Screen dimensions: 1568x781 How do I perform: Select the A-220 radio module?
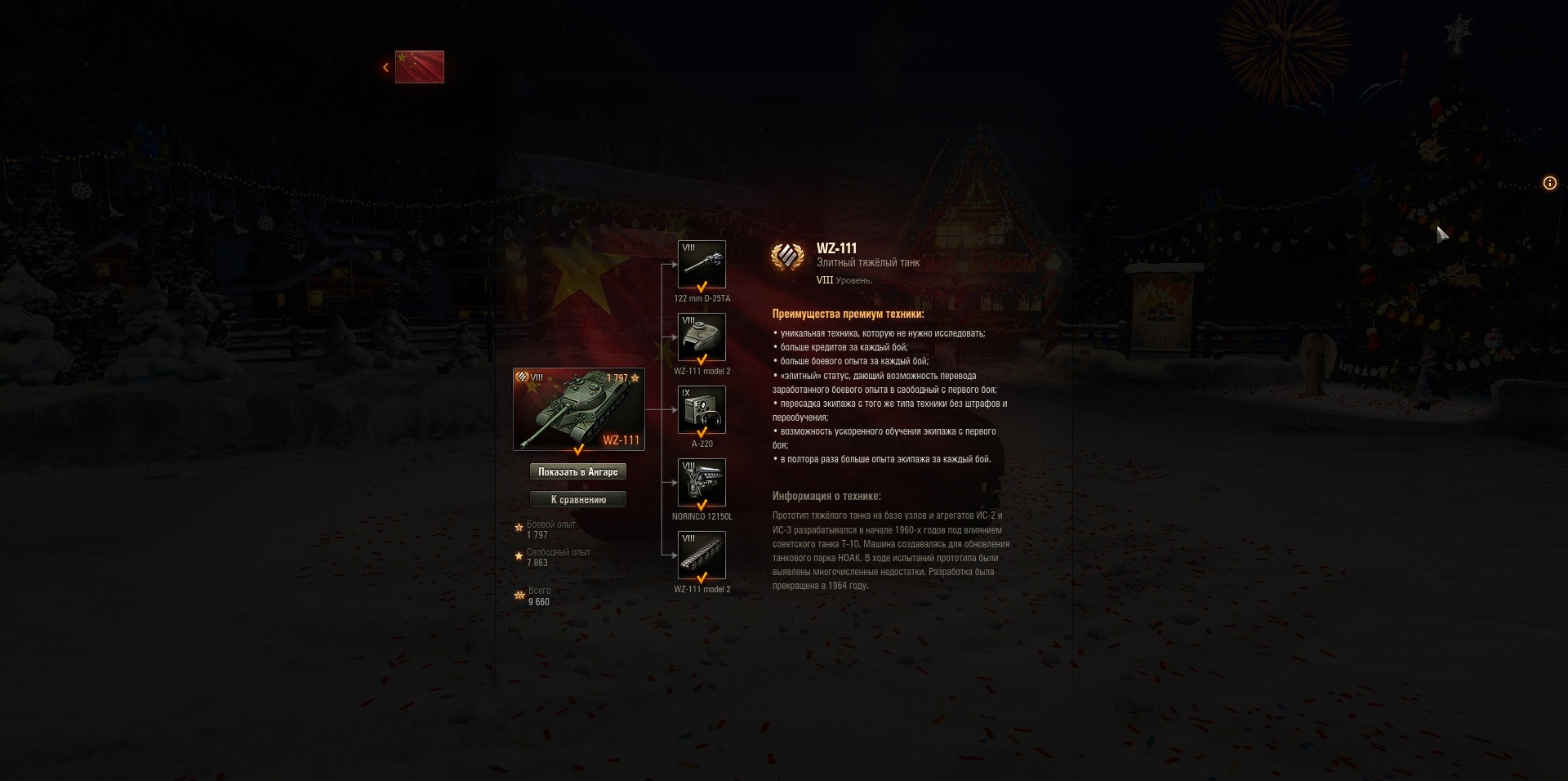coord(701,410)
